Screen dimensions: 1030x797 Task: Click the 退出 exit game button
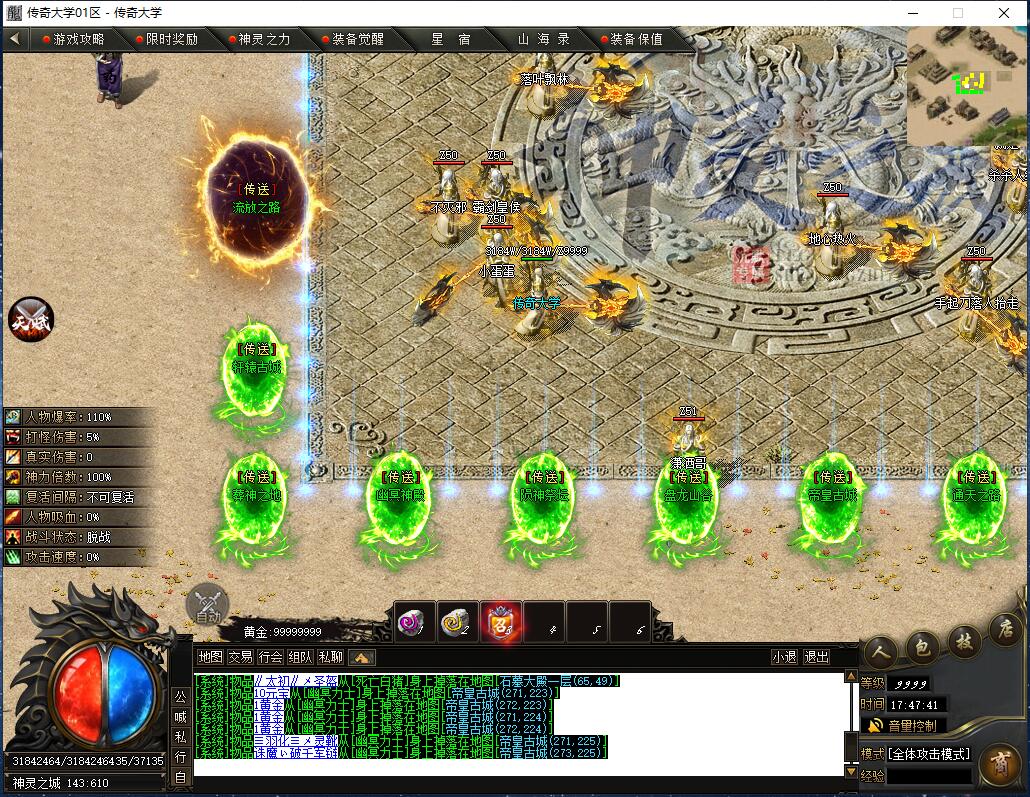(x=816, y=657)
